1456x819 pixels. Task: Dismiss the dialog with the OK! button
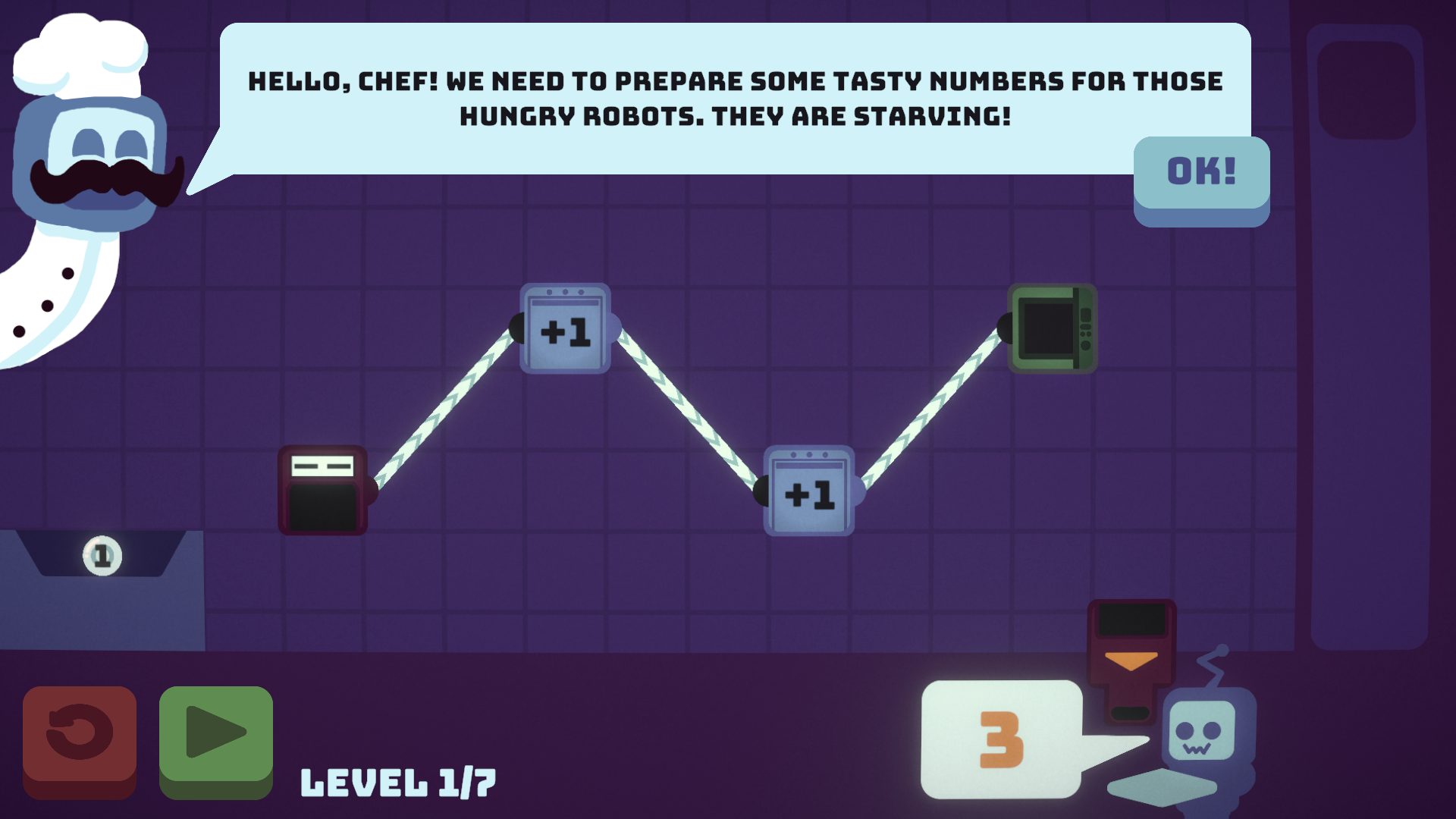pos(1200,173)
